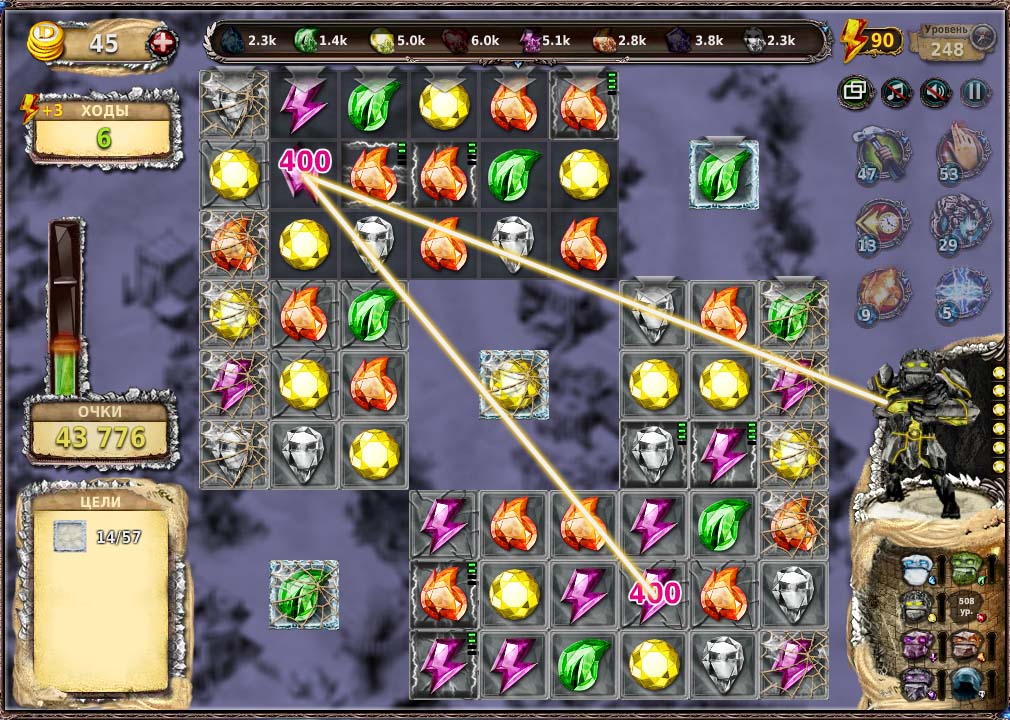Toggle the music on or off
Image resolution: width=1010 pixels, height=720 pixels.
click(x=896, y=92)
